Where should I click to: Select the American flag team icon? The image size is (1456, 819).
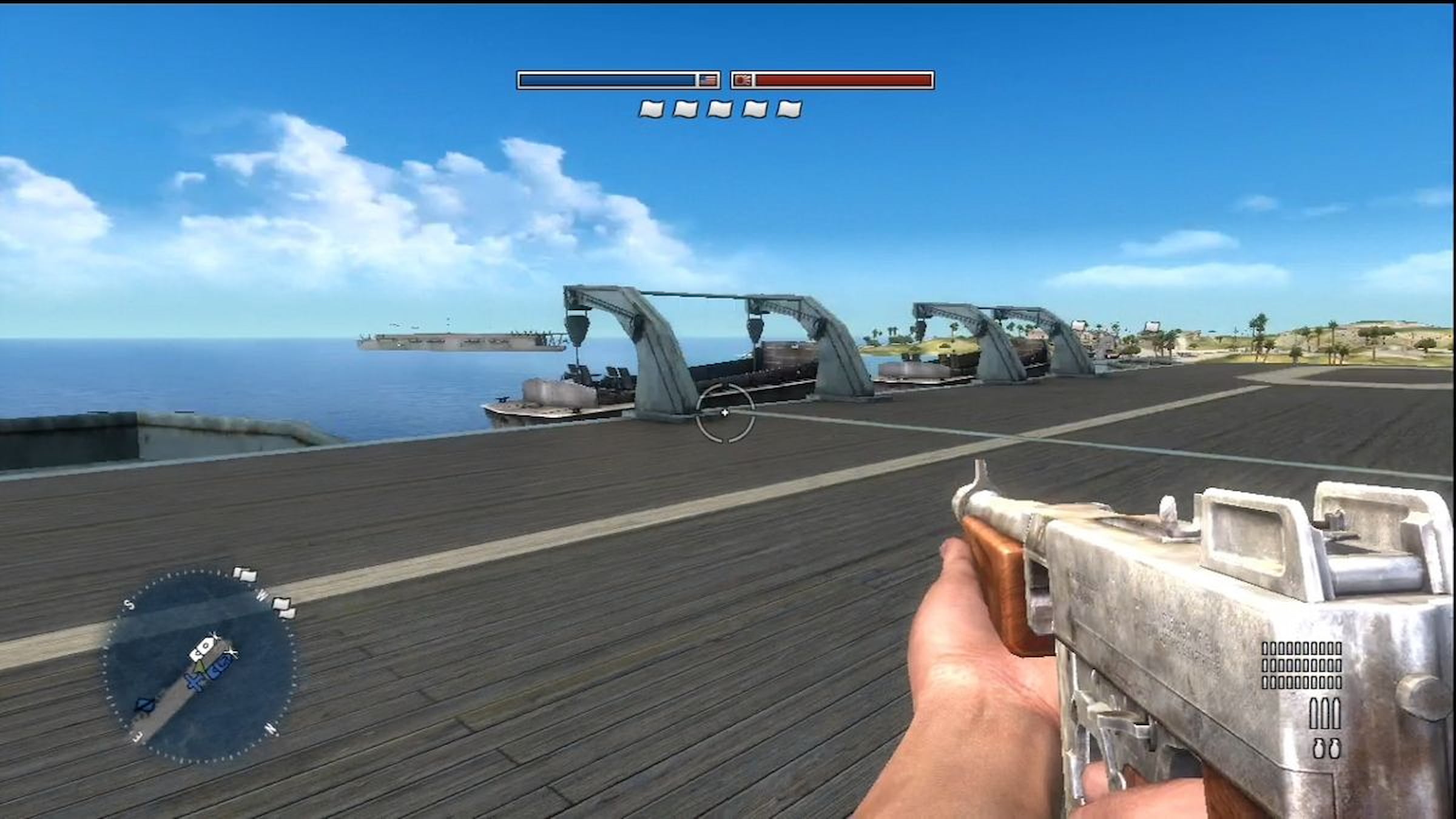(707, 80)
